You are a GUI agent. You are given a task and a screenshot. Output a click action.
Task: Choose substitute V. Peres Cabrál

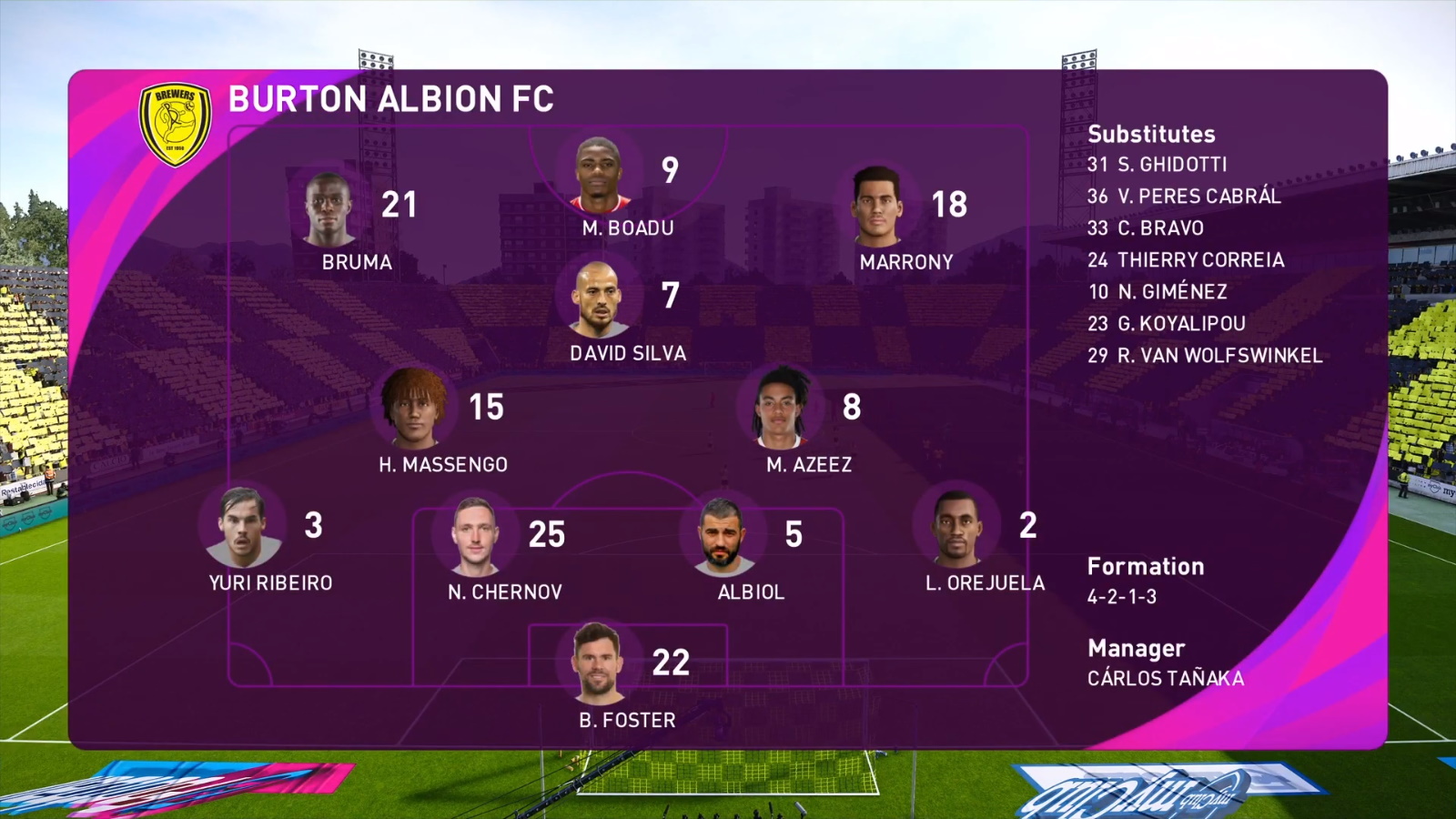pyautogui.click(x=1184, y=197)
